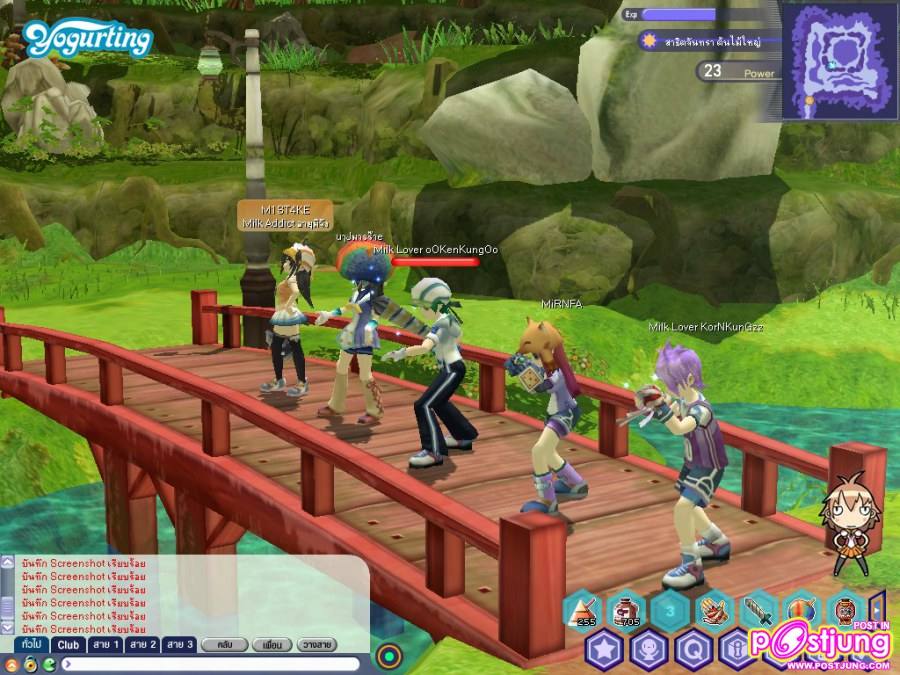Select the ทั่วไป general chat tab
The image size is (900, 675).
(x=30, y=644)
